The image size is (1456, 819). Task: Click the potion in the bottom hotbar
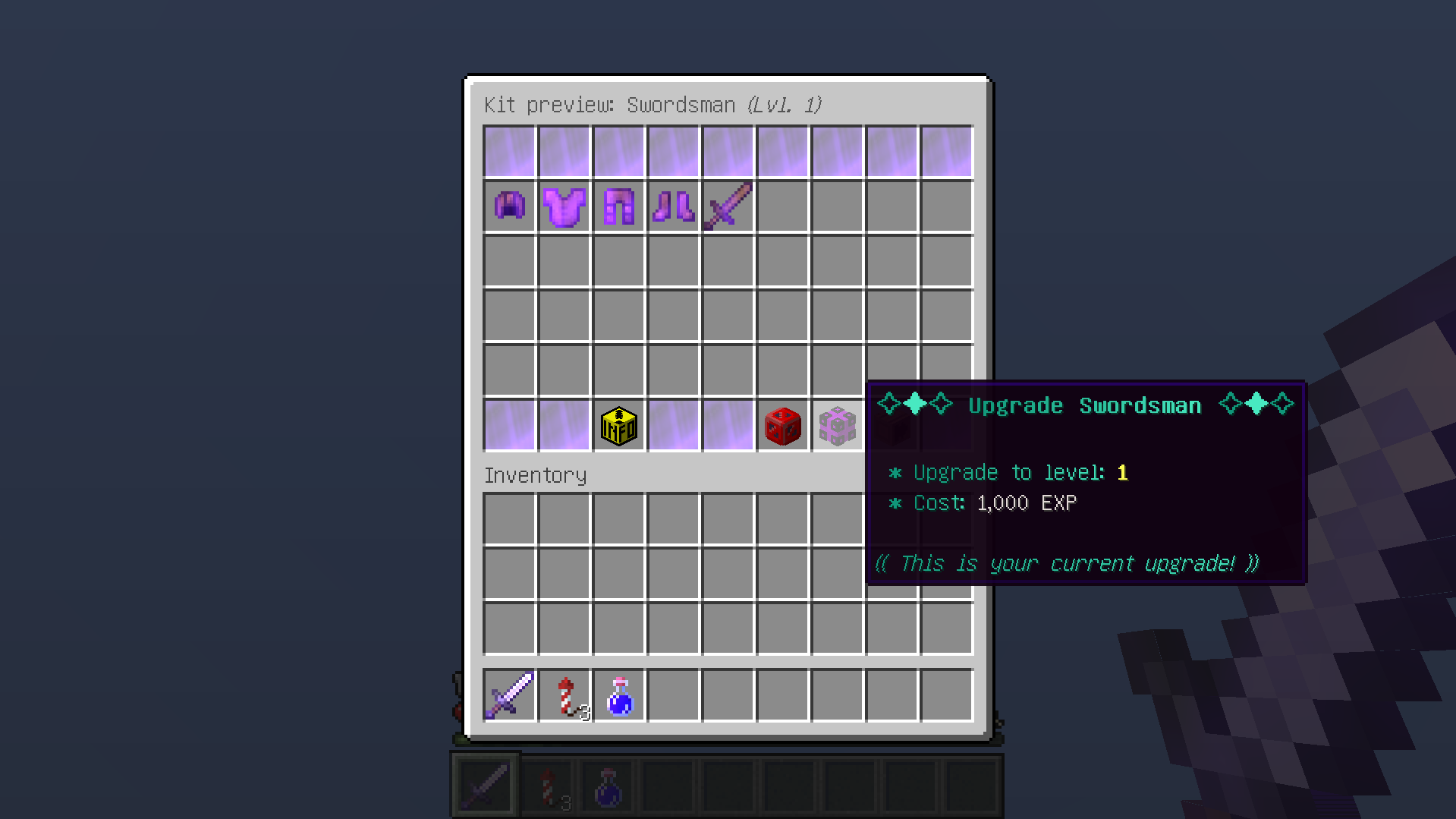pos(608,784)
